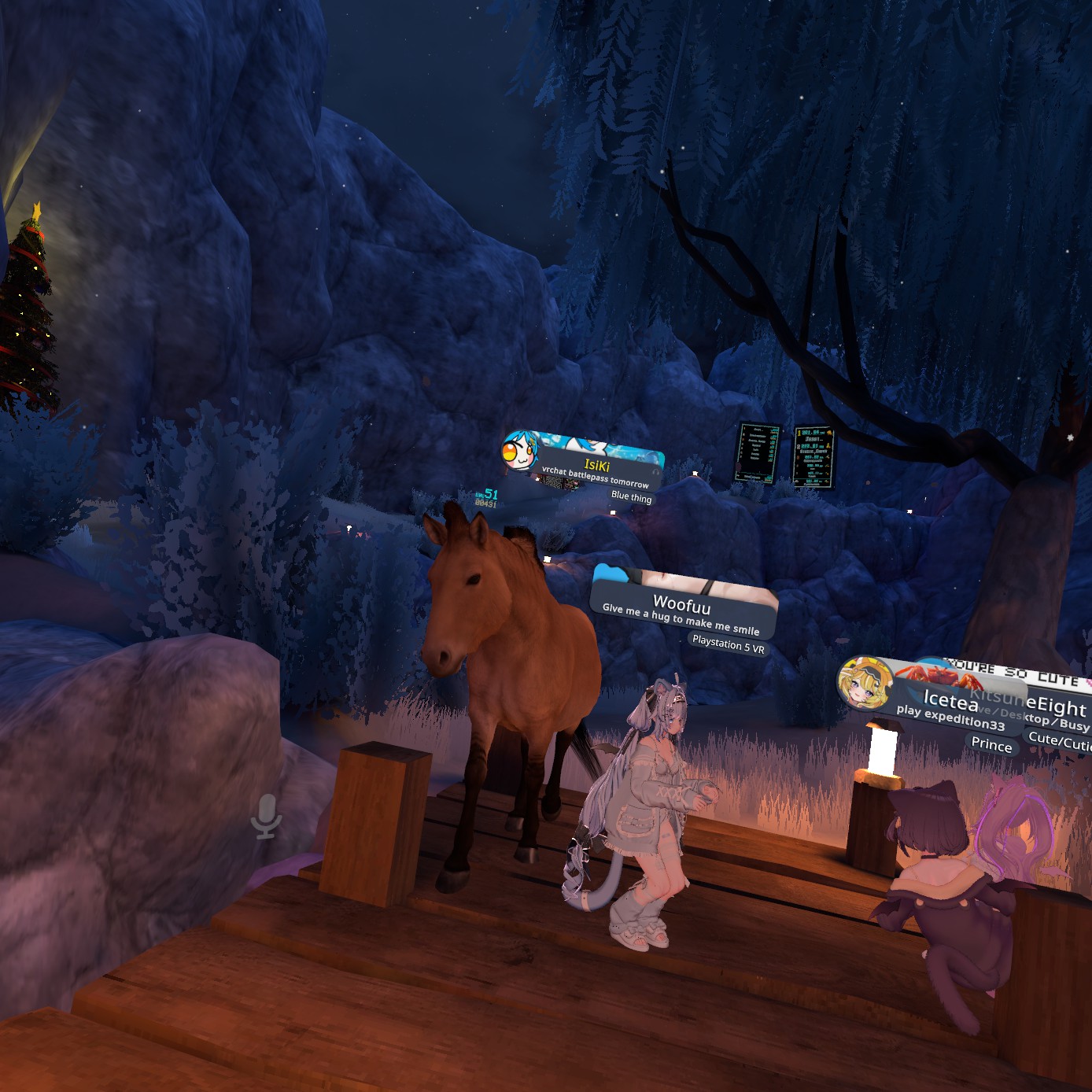Toggle the microphone mute icon
Viewport: 1092px width, 1092px height.
tap(267, 815)
